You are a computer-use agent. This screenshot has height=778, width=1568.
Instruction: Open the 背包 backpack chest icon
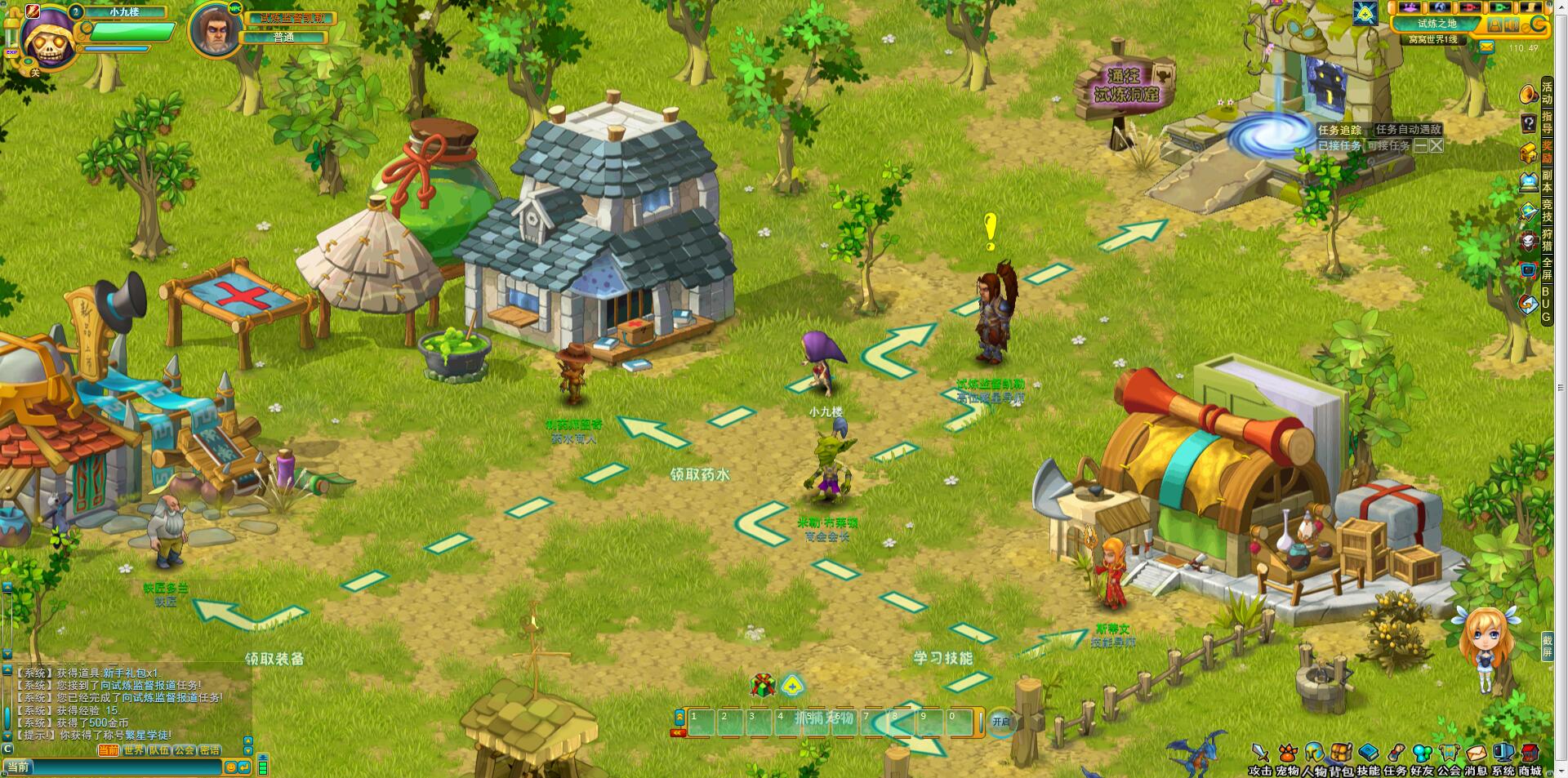[1341, 753]
